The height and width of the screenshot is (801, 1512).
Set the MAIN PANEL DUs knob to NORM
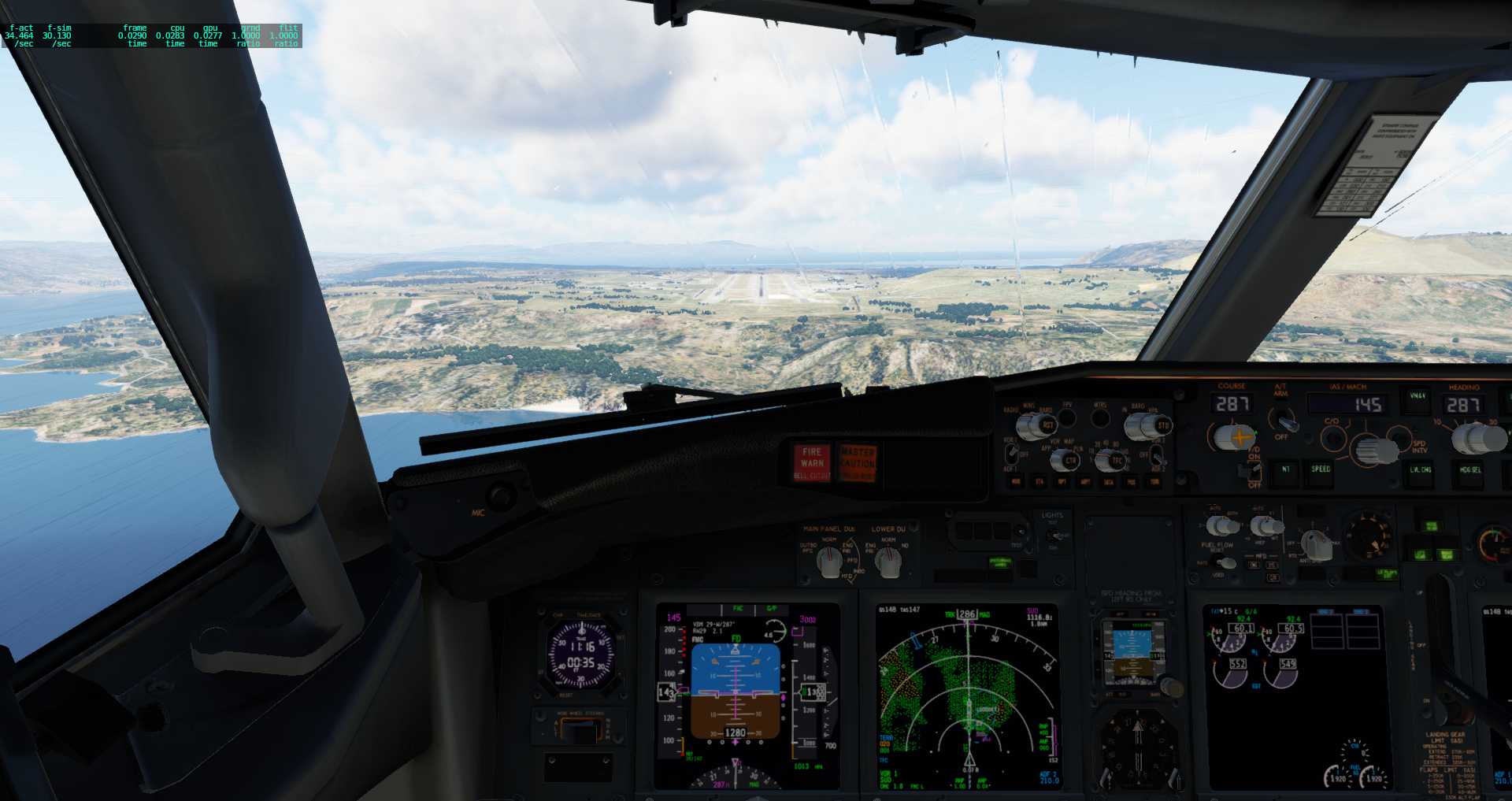tap(828, 561)
